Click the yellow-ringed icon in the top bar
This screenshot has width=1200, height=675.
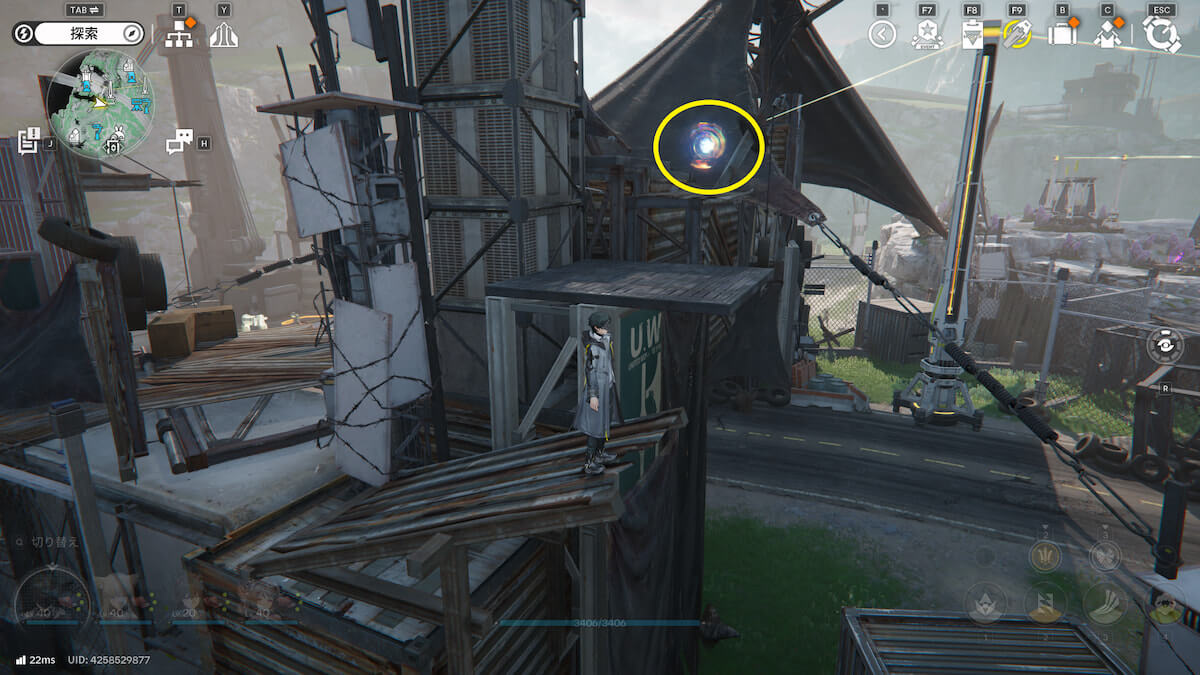click(1017, 35)
